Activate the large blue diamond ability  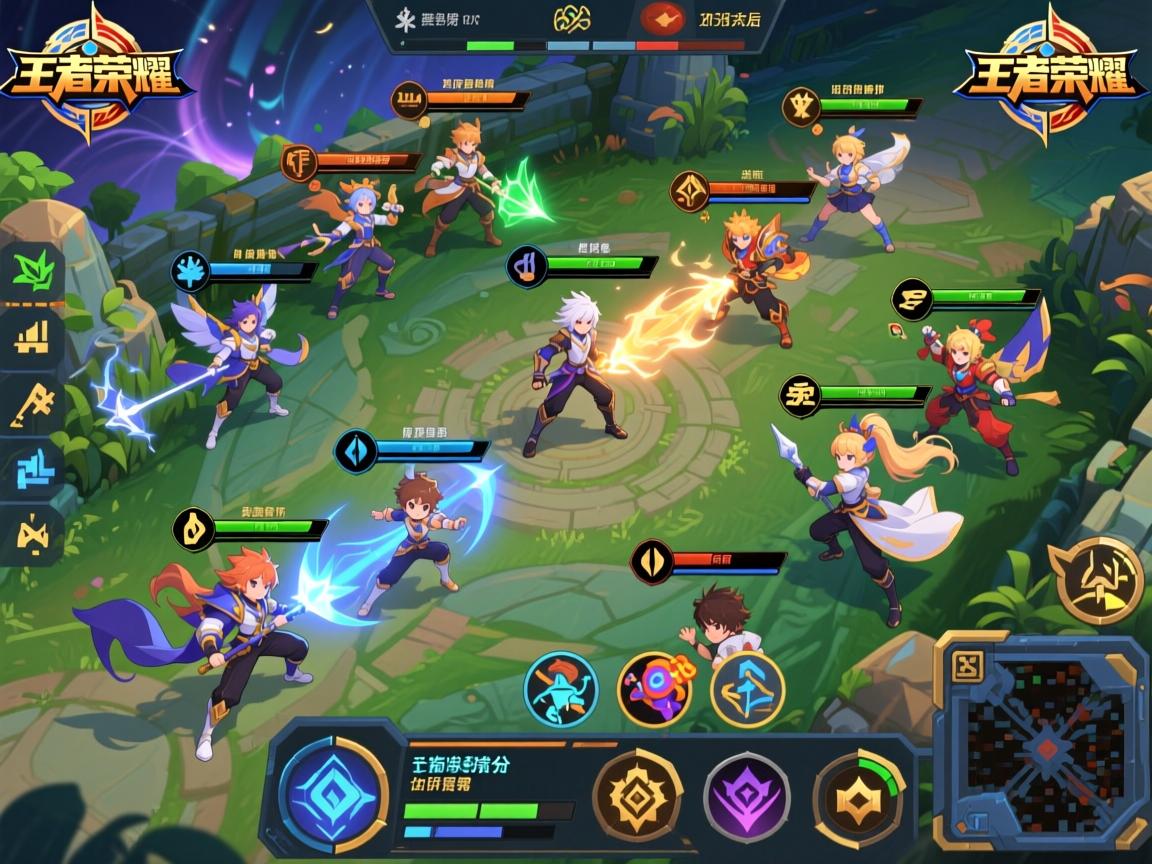coord(332,794)
